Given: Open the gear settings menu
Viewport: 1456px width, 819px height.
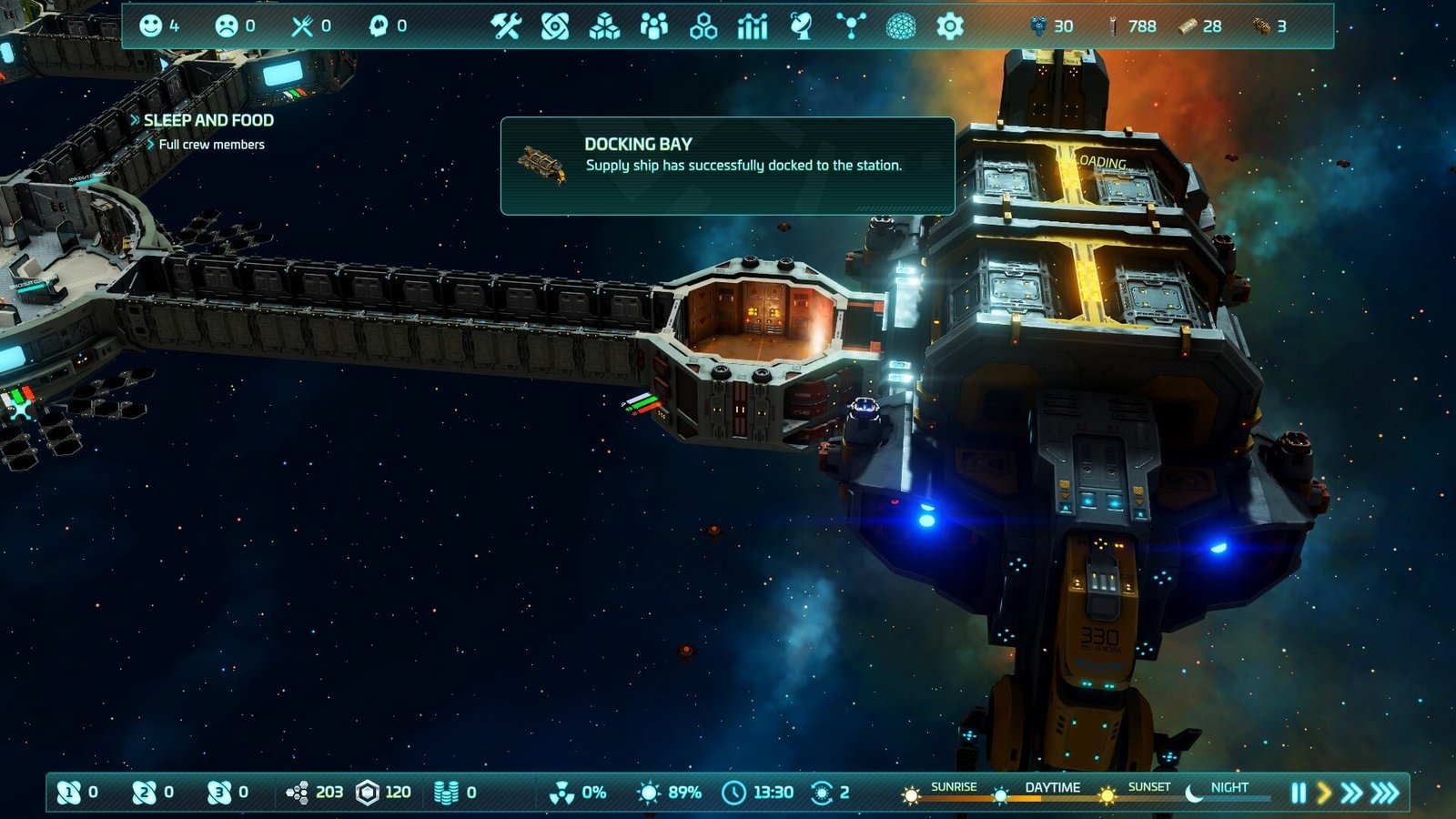Looking at the screenshot, I should pyautogui.click(x=950, y=26).
